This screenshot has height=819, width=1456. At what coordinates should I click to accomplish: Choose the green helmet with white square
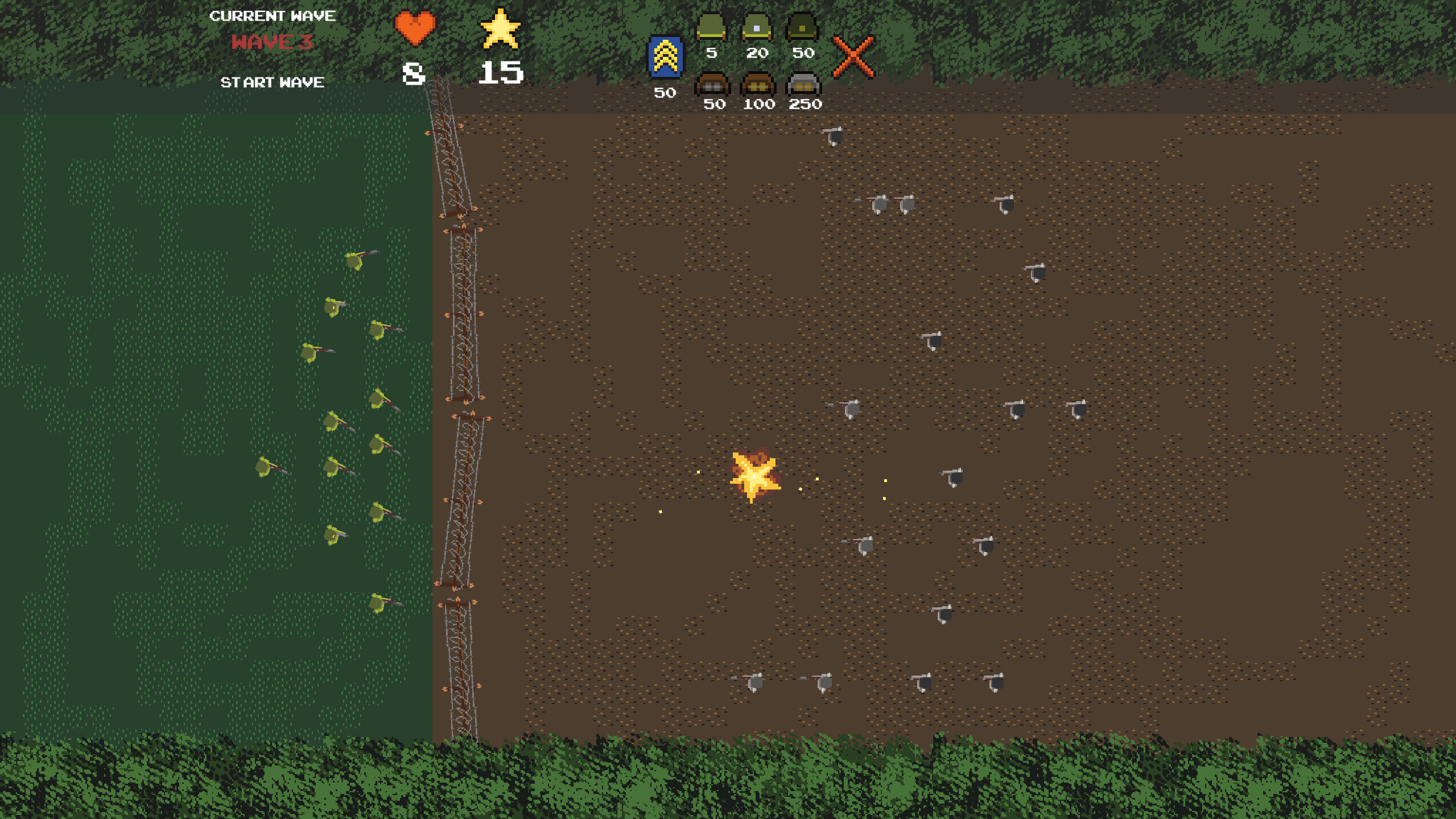pyautogui.click(x=757, y=27)
